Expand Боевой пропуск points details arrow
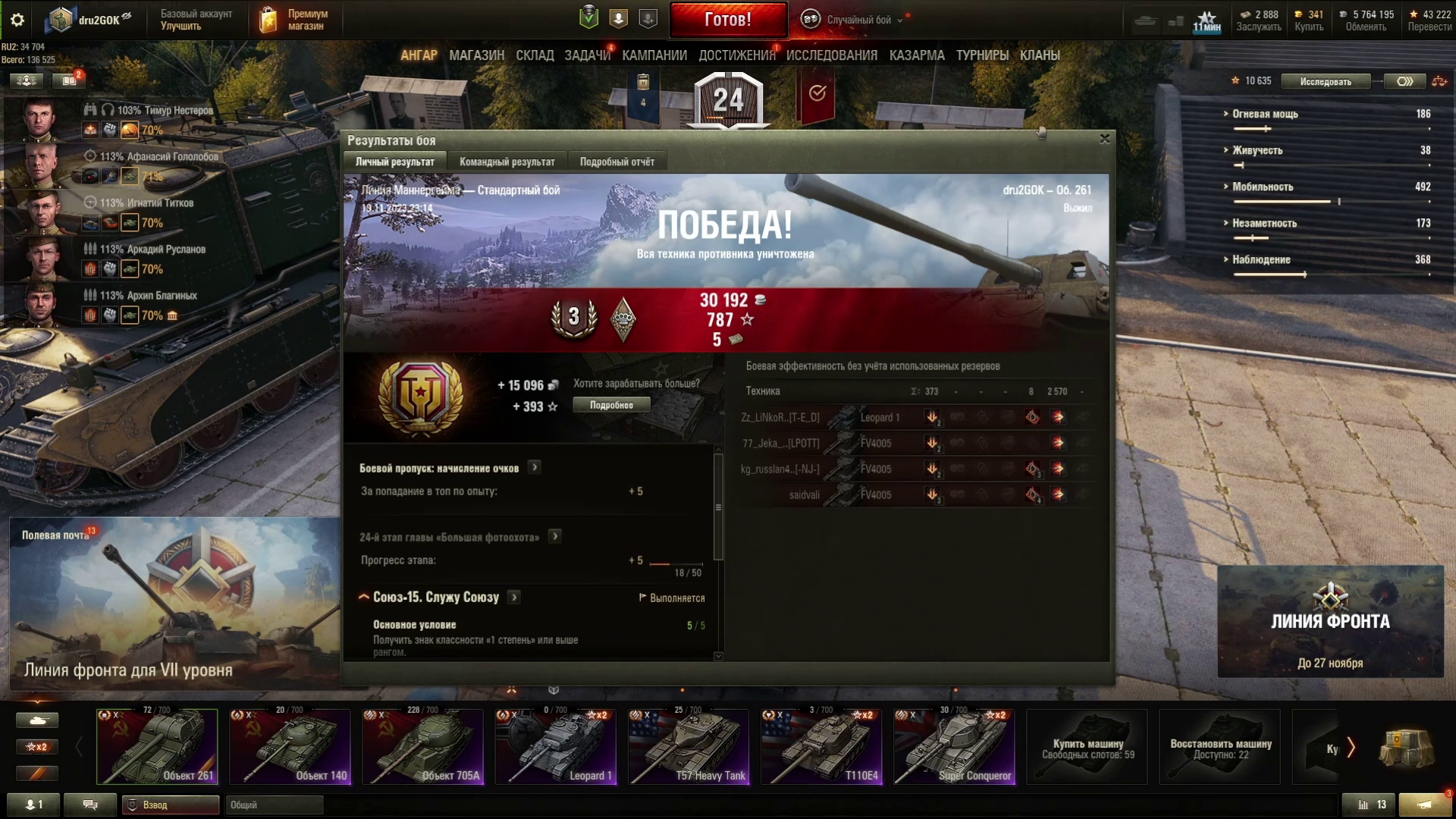Image resolution: width=1456 pixels, height=819 pixels. (535, 467)
